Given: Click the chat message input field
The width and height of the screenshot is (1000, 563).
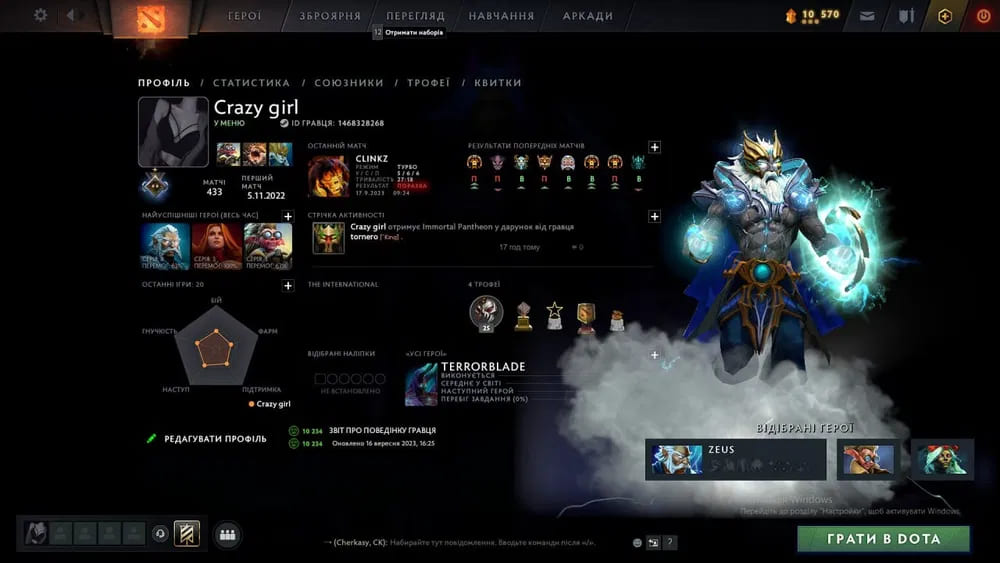Looking at the screenshot, I should pyautogui.click(x=470, y=542).
